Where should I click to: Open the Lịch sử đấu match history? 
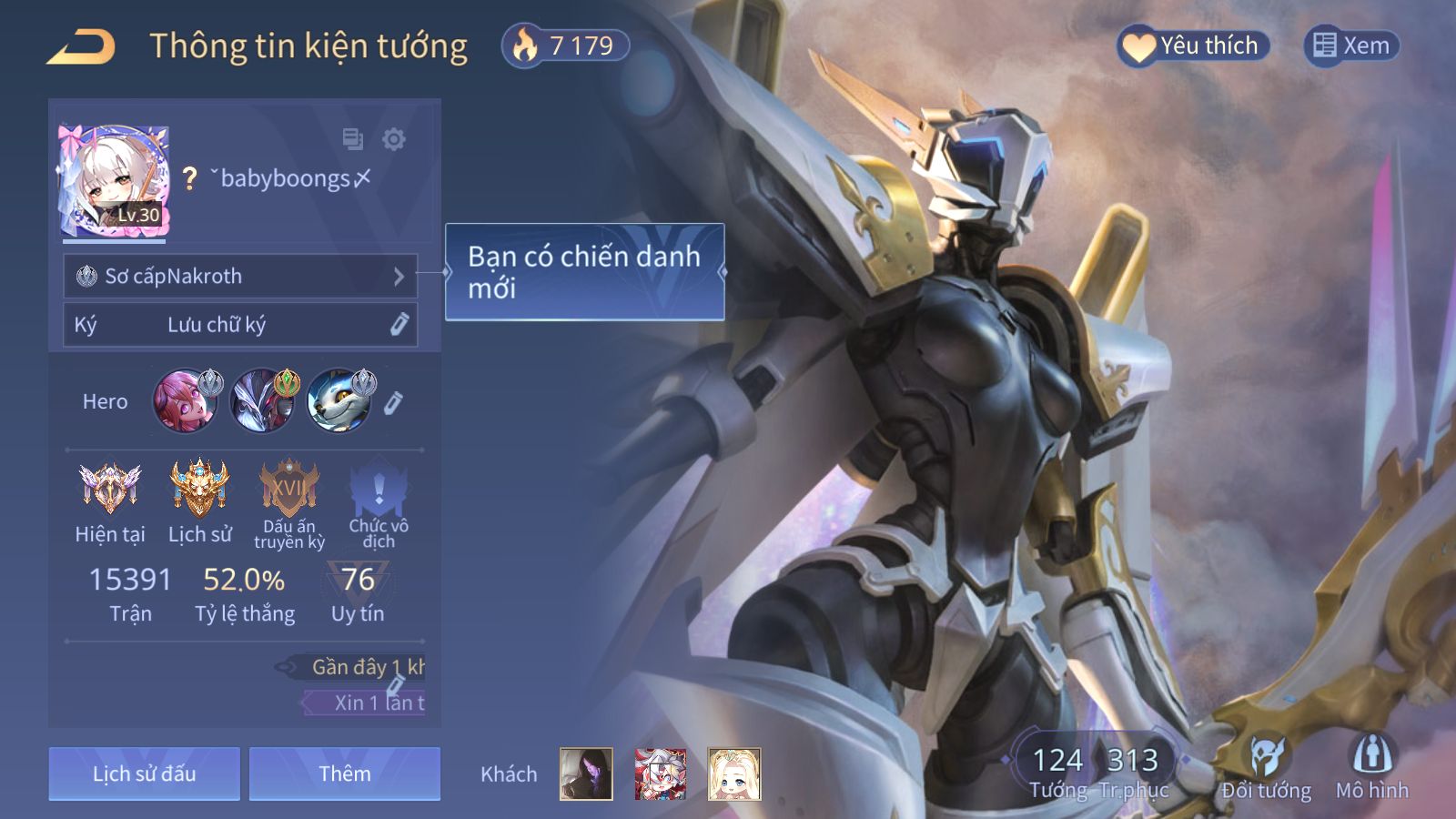[144, 774]
